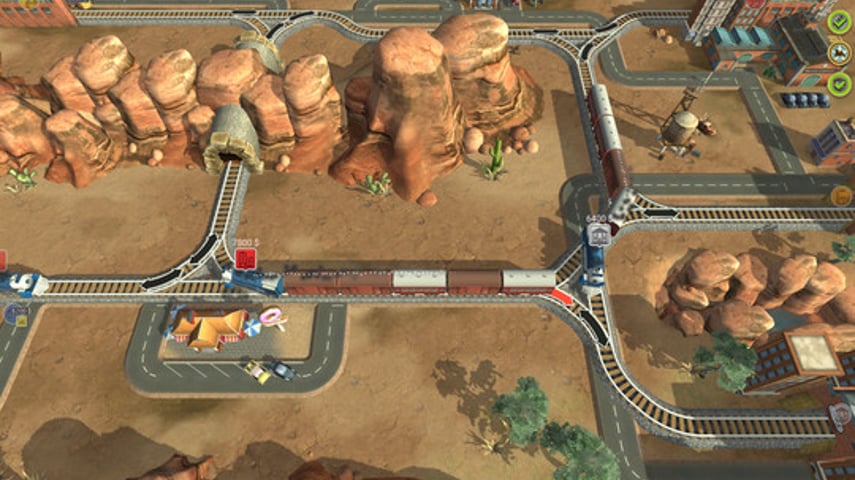Image resolution: width=855 pixels, height=480 pixels.
Task: Toggle the red-highlighted track switch arrow
Action: (563, 295)
